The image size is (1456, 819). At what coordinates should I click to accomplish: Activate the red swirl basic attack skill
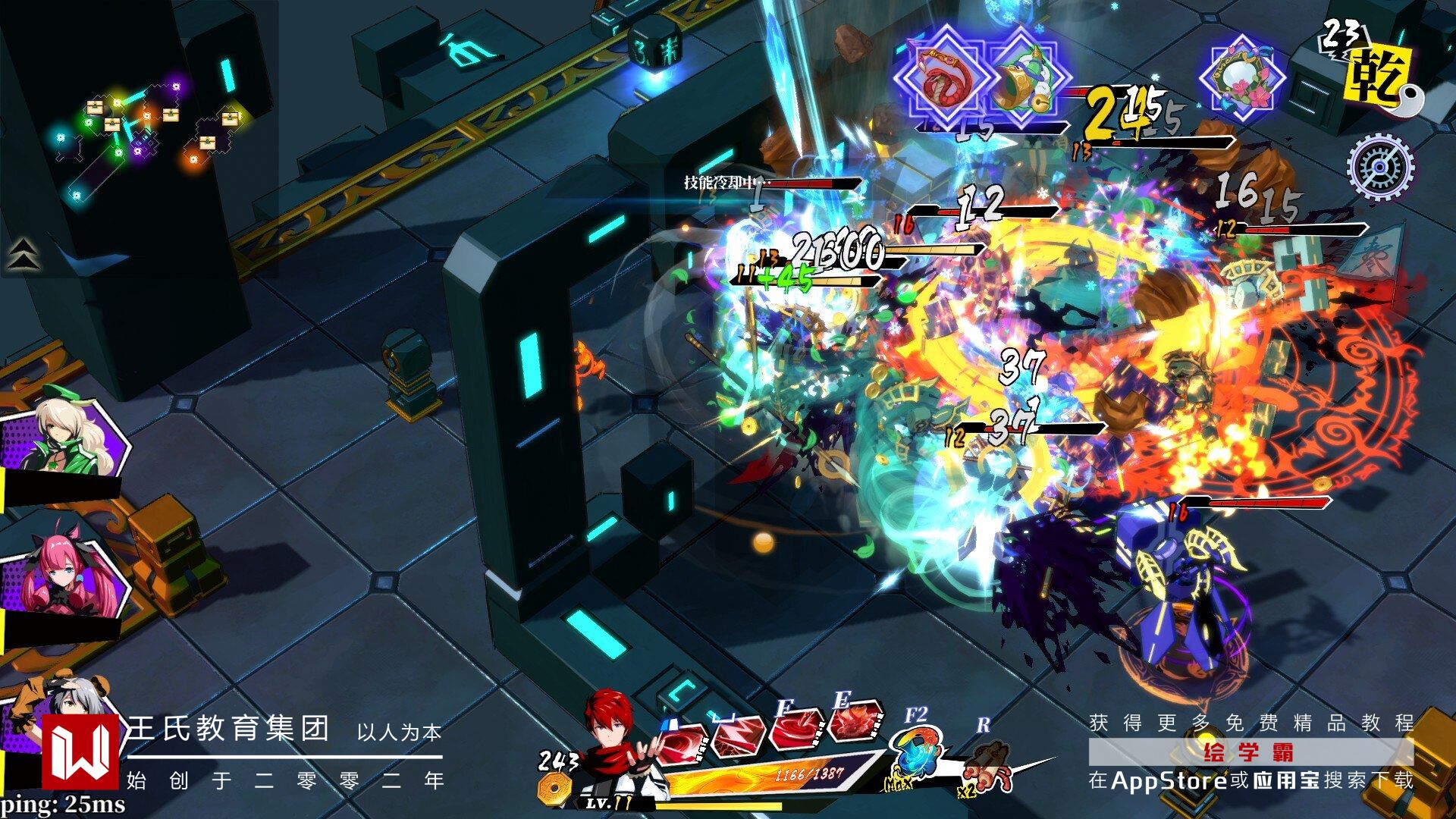tap(680, 744)
